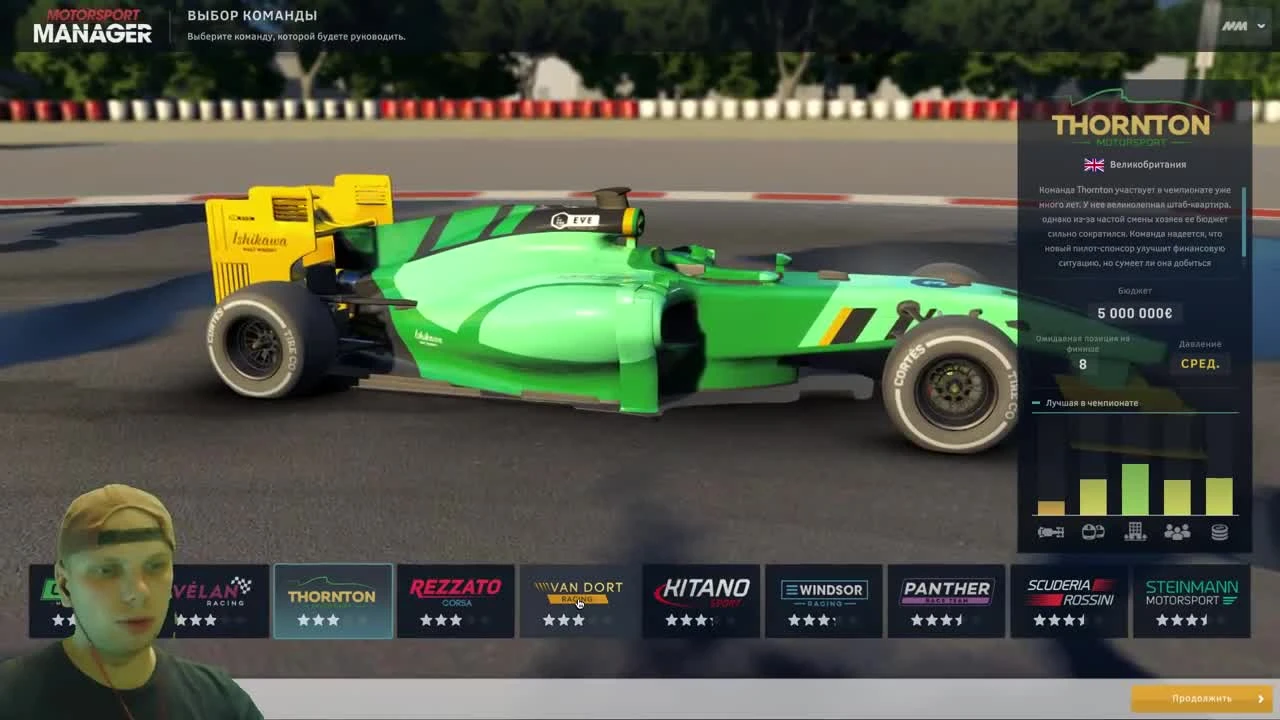This screenshot has height=720, width=1280.
Task: Select the Rezzato Corsa team tile
Action: pos(456,600)
